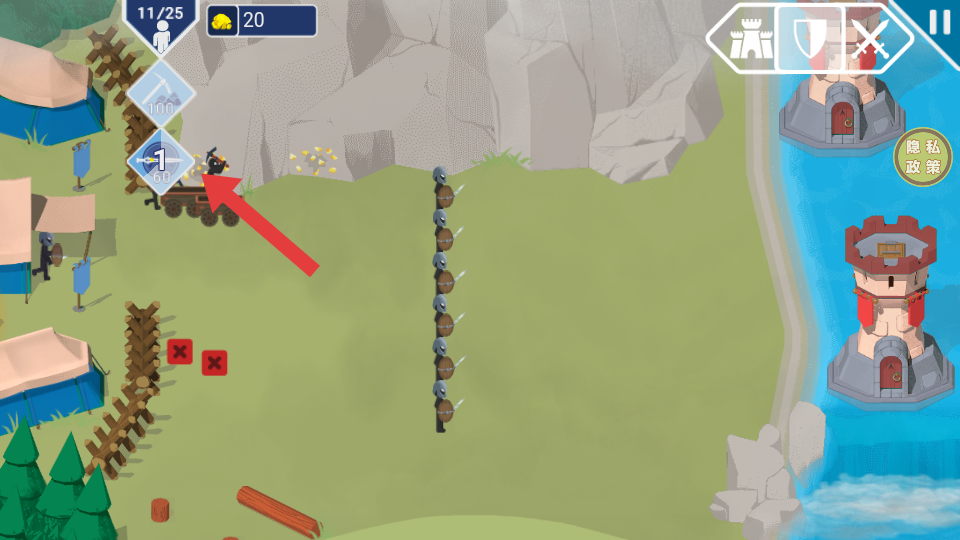Order attack with crossed swords icon

(x=870, y=40)
